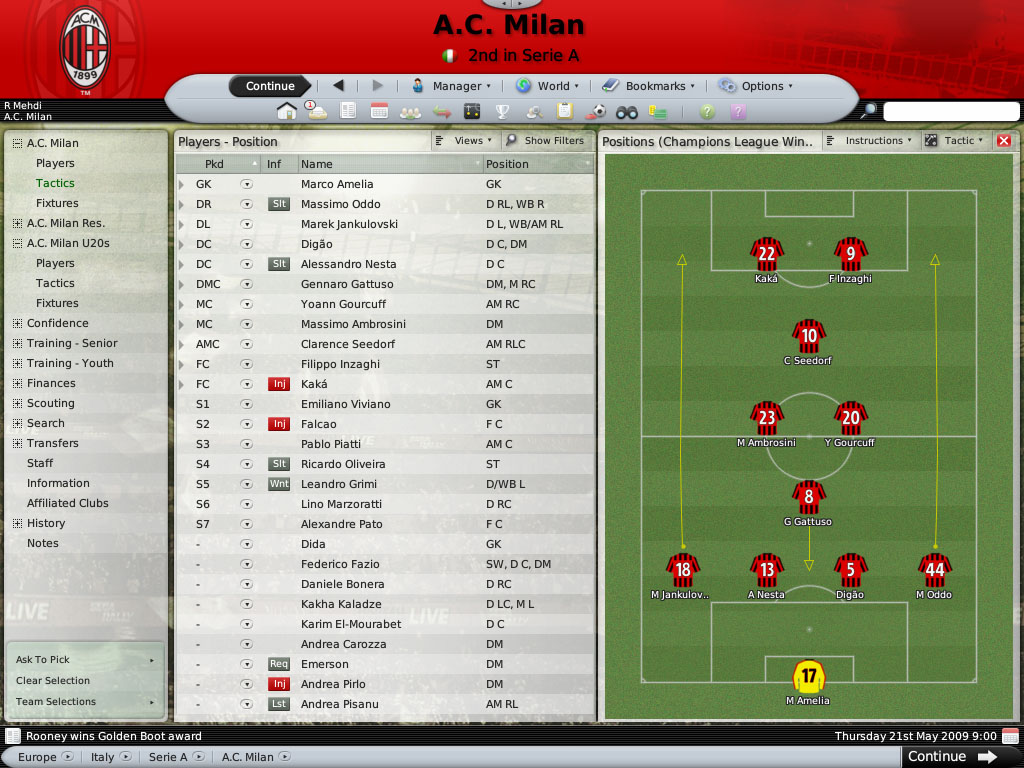Go to the home screen icon
Viewport: 1024px width, 768px height.
287,111
